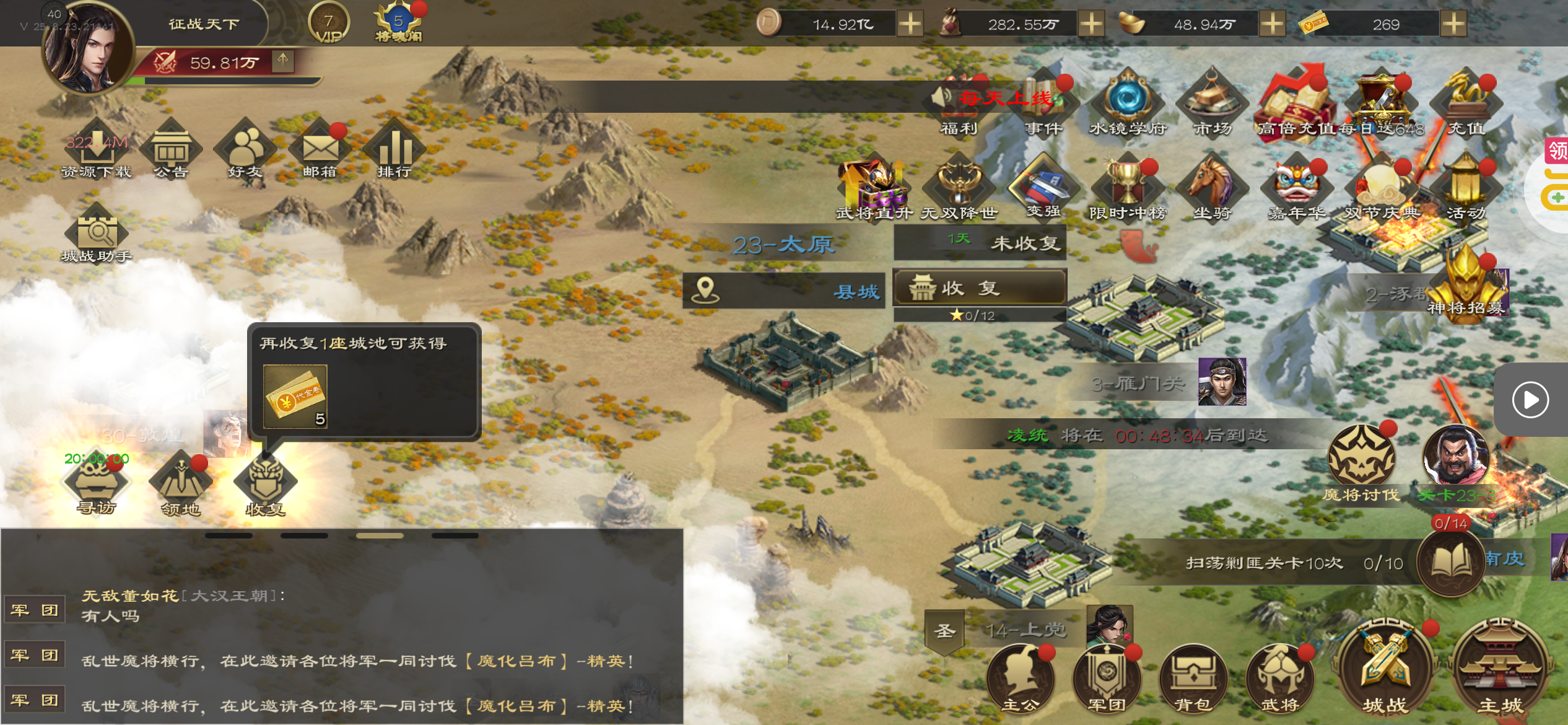Open the 邮箱 mailbox
The width and height of the screenshot is (1568, 725).
coord(320,151)
